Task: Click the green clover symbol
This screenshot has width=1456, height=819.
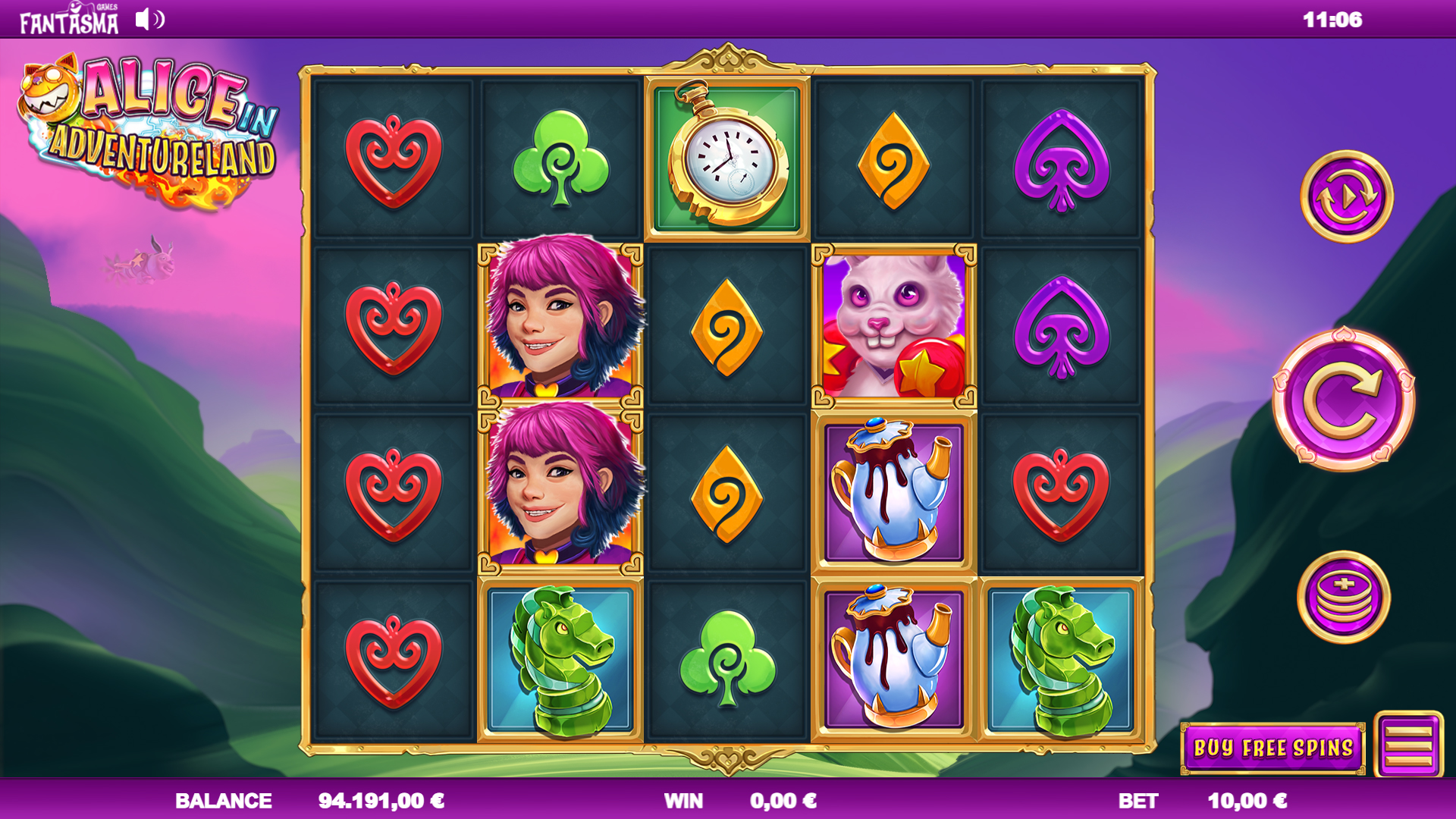Action: (560, 155)
